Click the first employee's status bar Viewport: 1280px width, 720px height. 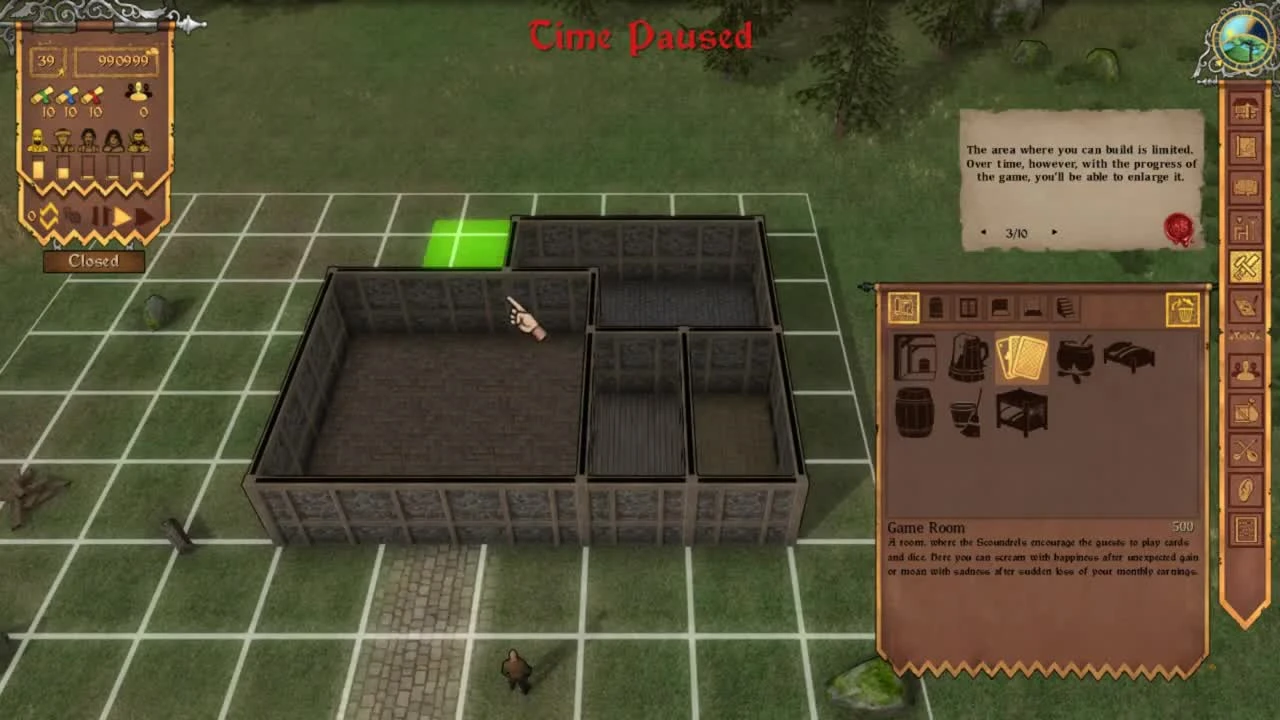point(38,167)
